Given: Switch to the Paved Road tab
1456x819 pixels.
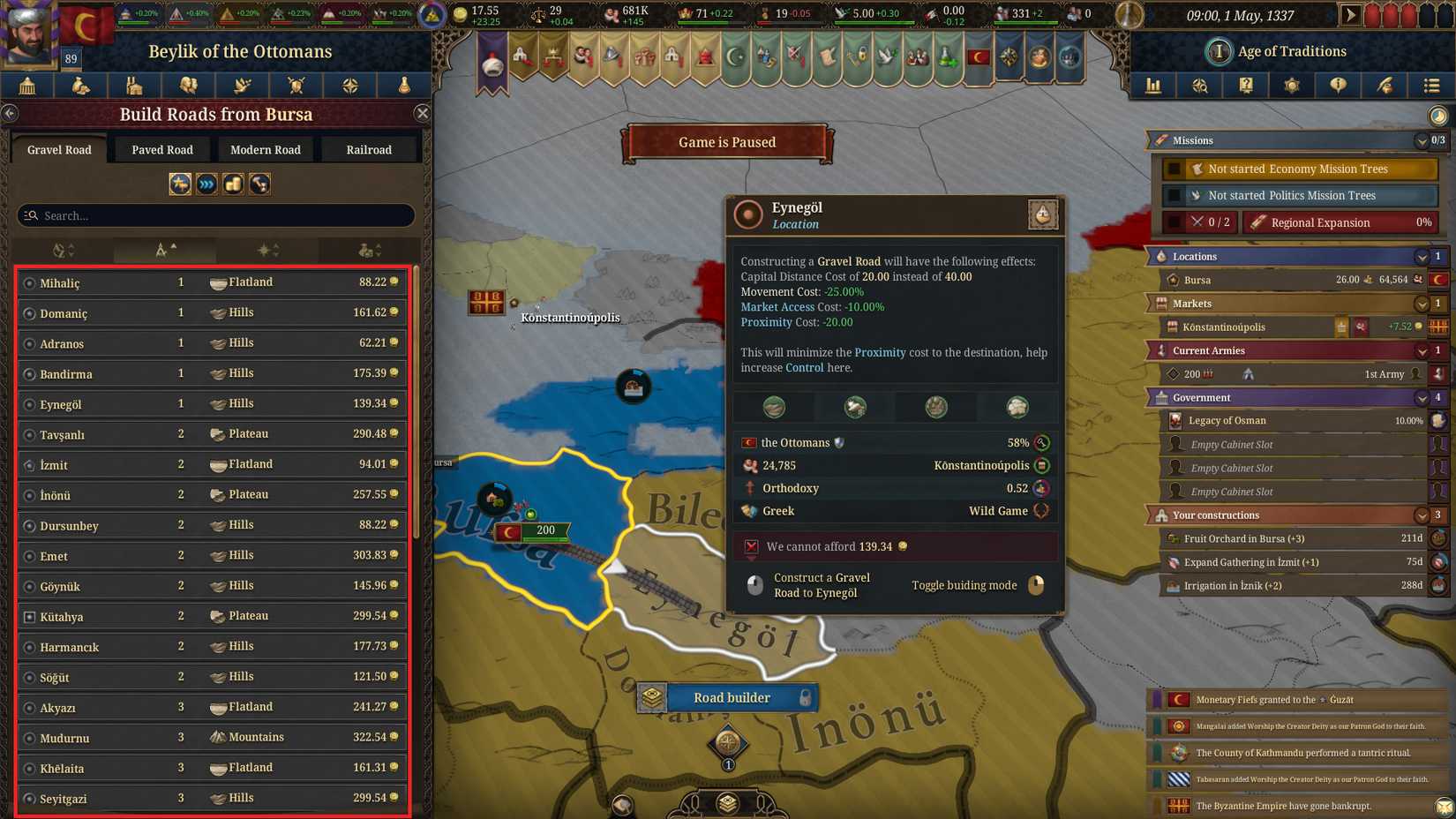Looking at the screenshot, I should pyautogui.click(x=161, y=149).
